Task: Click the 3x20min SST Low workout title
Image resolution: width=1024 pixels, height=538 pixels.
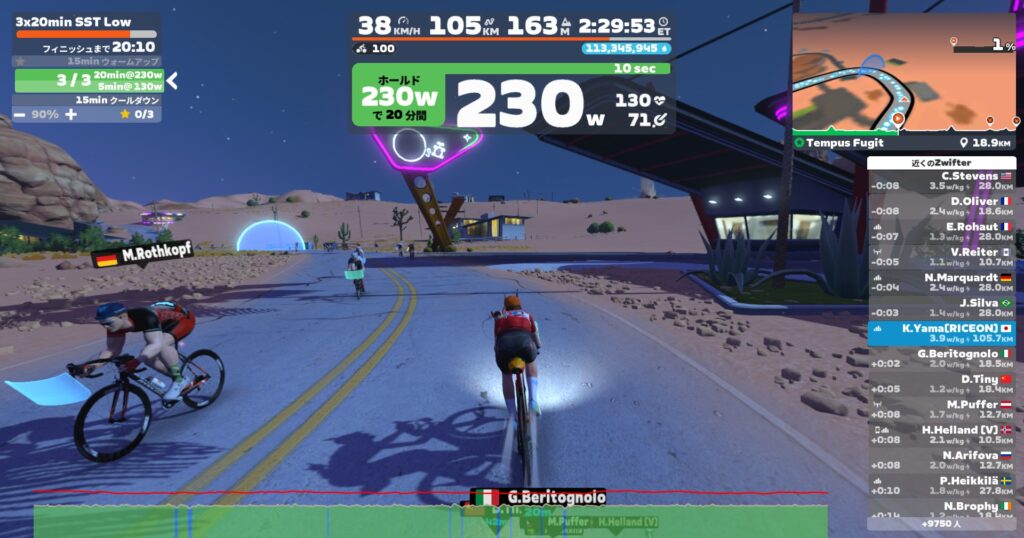Action: pyautogui.click(x=73, y=21)
